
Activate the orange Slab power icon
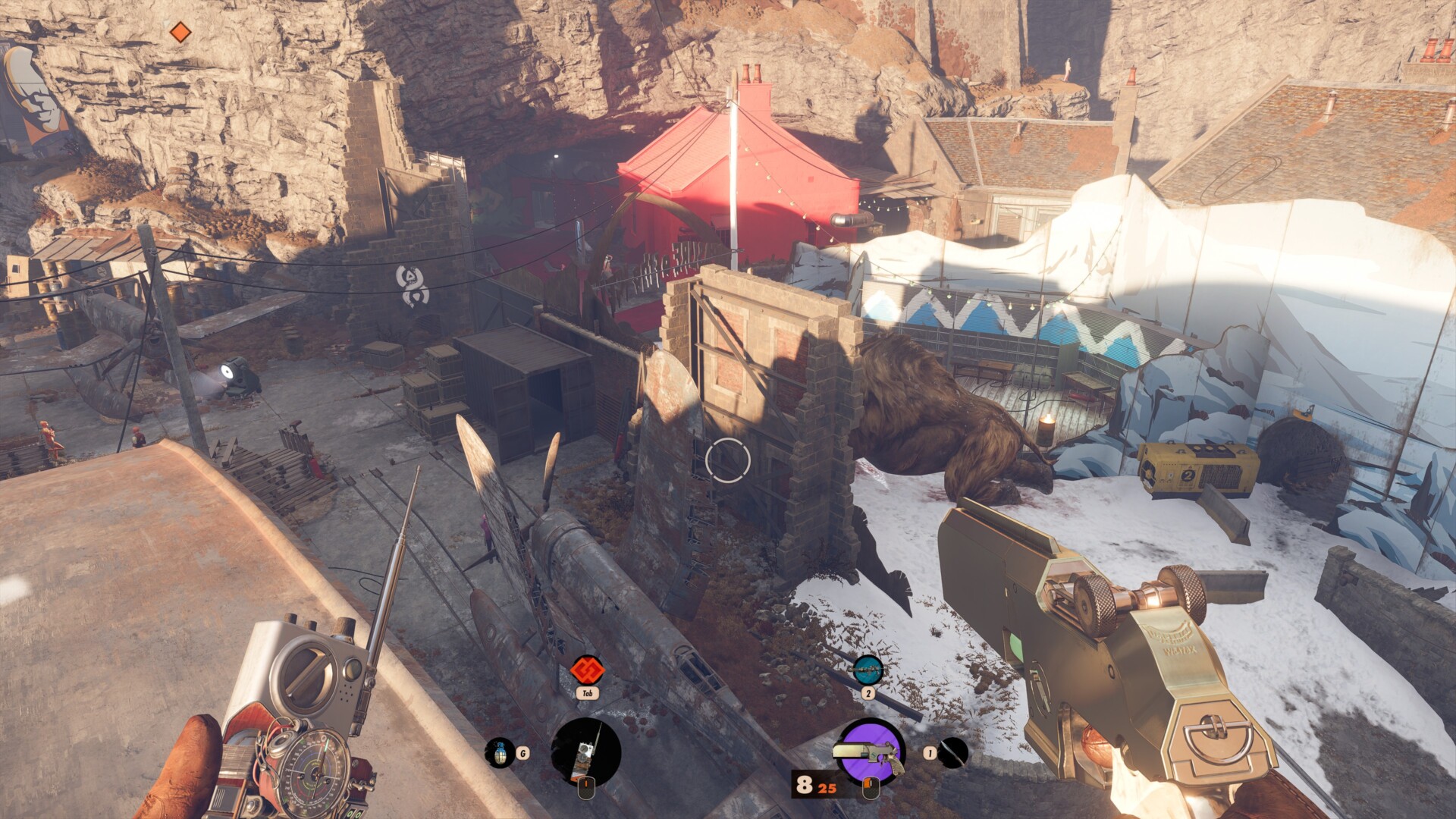point(587,670)
